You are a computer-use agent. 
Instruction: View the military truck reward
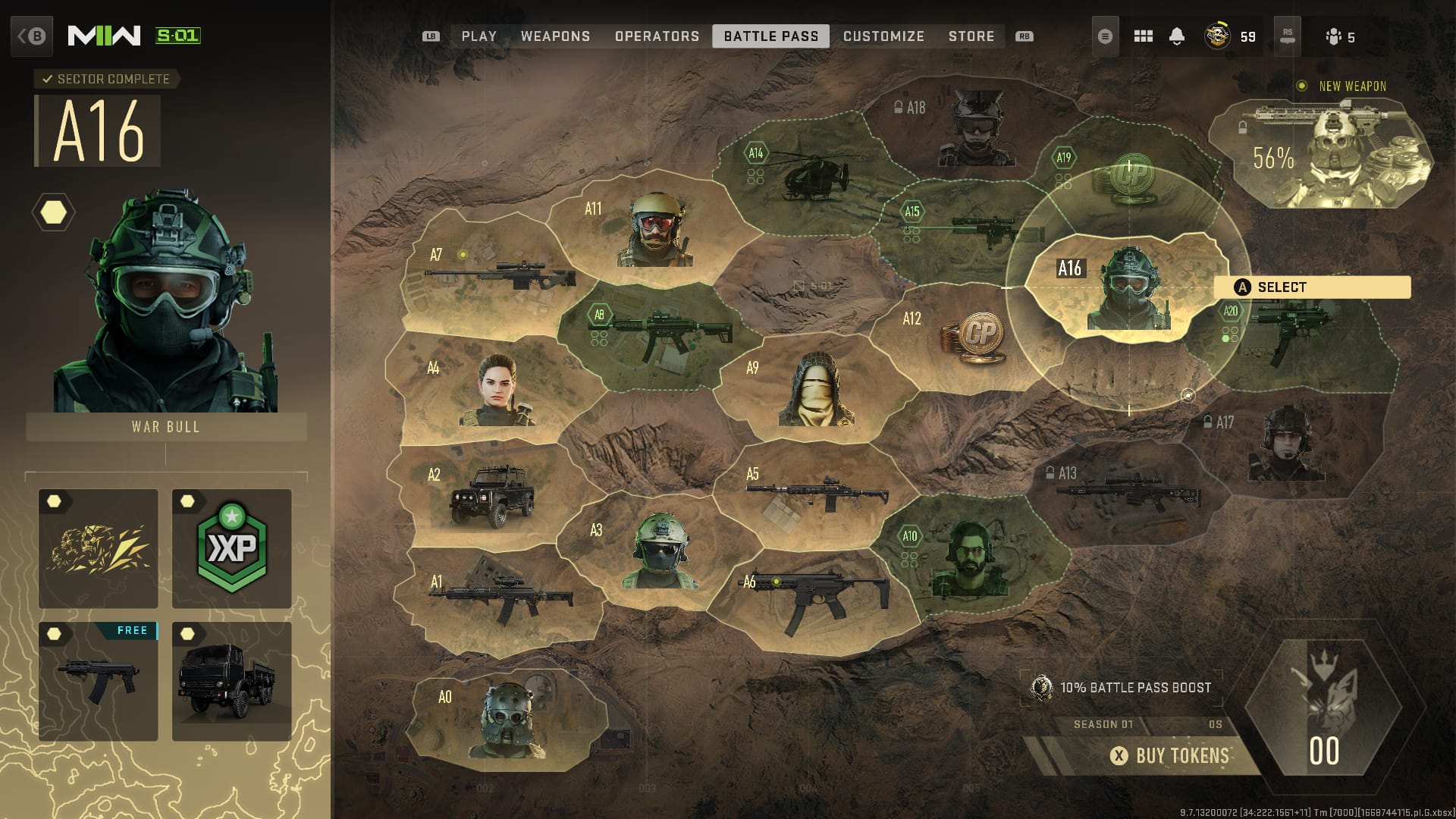[232, 681]
